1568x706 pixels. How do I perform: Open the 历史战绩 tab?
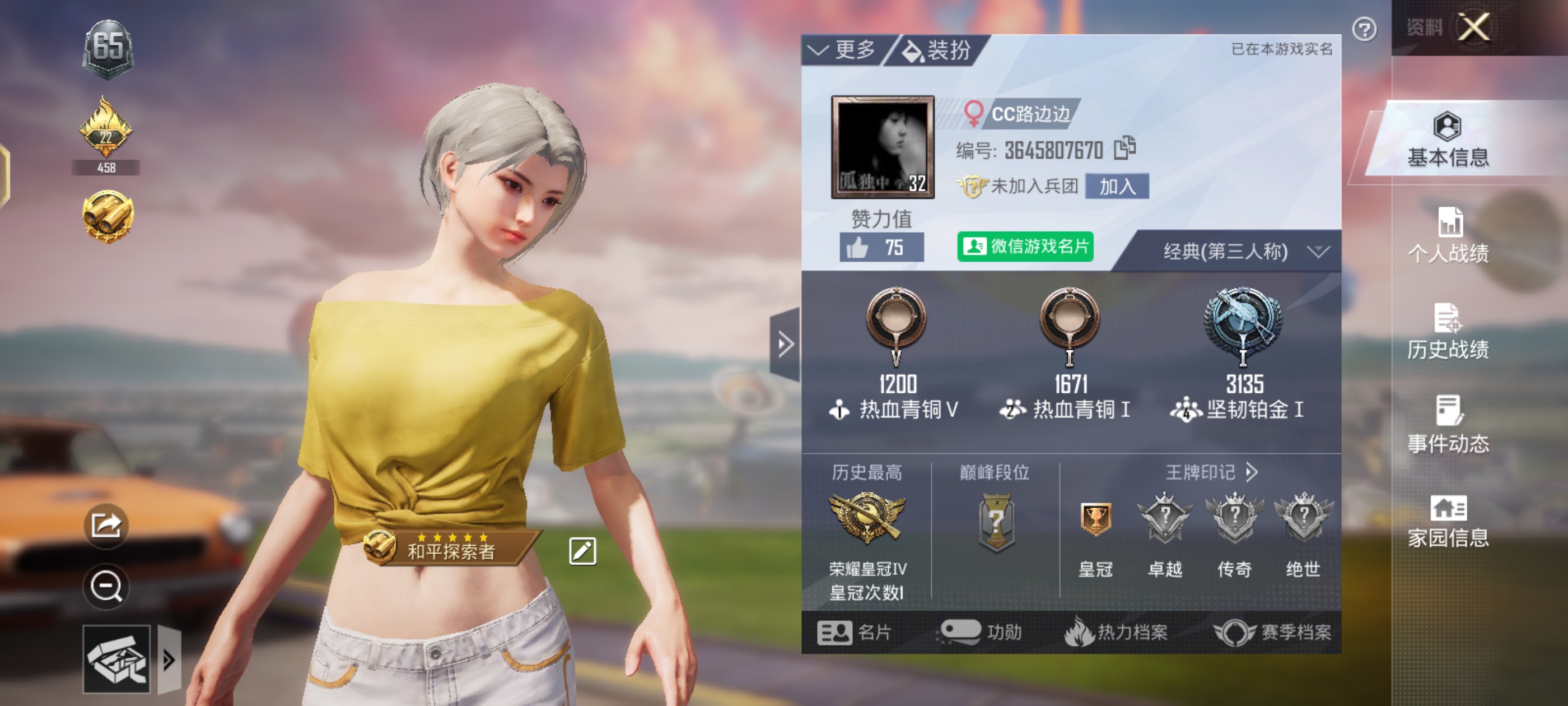coord(1448,333)
